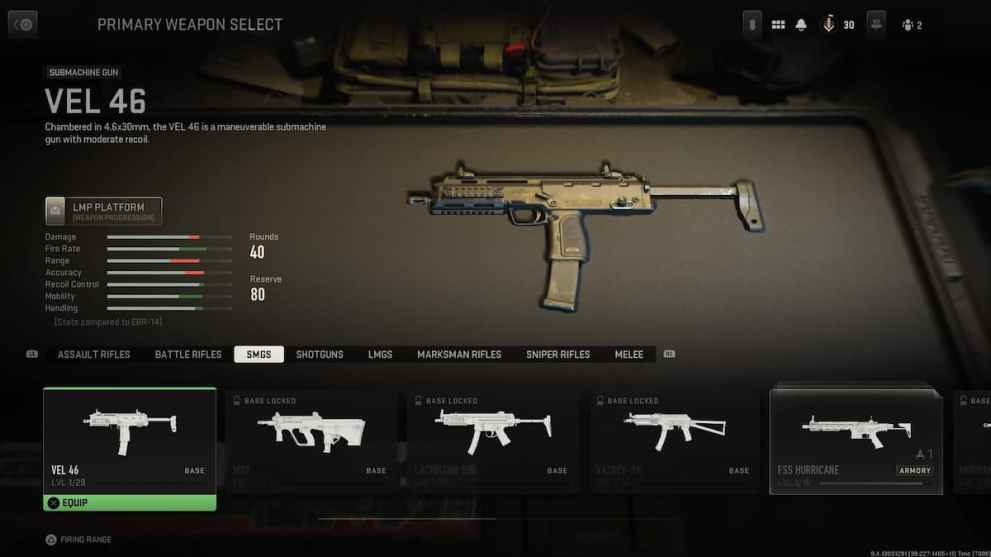Equip the VEL 46 with the green button
The height and width of the screenshot is (557, 991).
(x=129, y=502)
